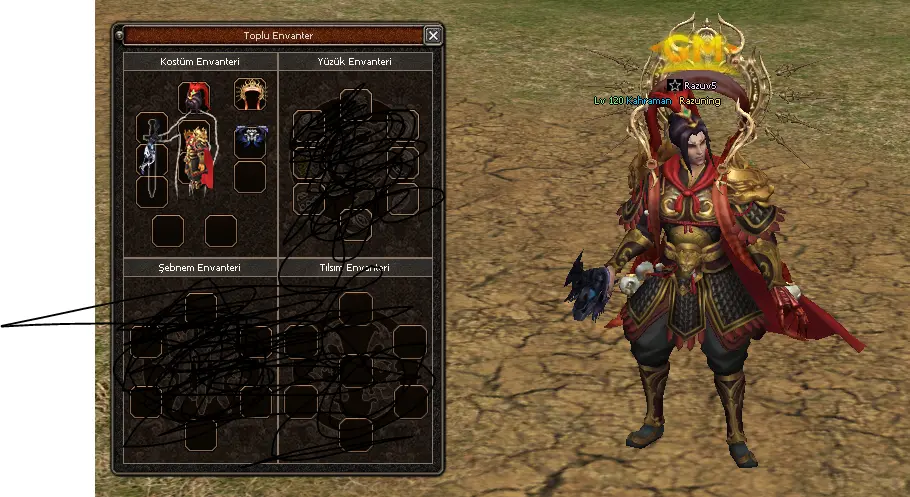This screenshot has width=910, height=497.
Task: Close the Toplu Envanter window
Action: [432, 36]
